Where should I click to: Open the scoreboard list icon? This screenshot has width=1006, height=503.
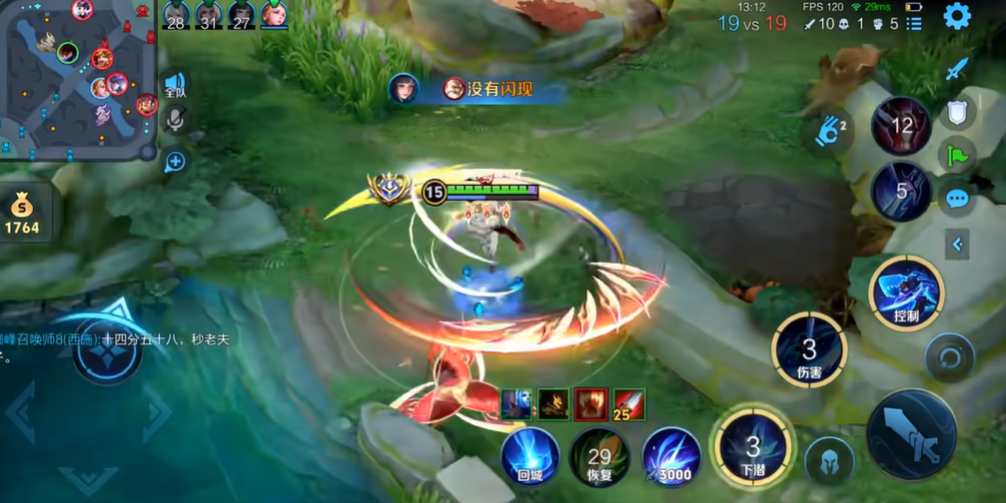pos(914,24)
